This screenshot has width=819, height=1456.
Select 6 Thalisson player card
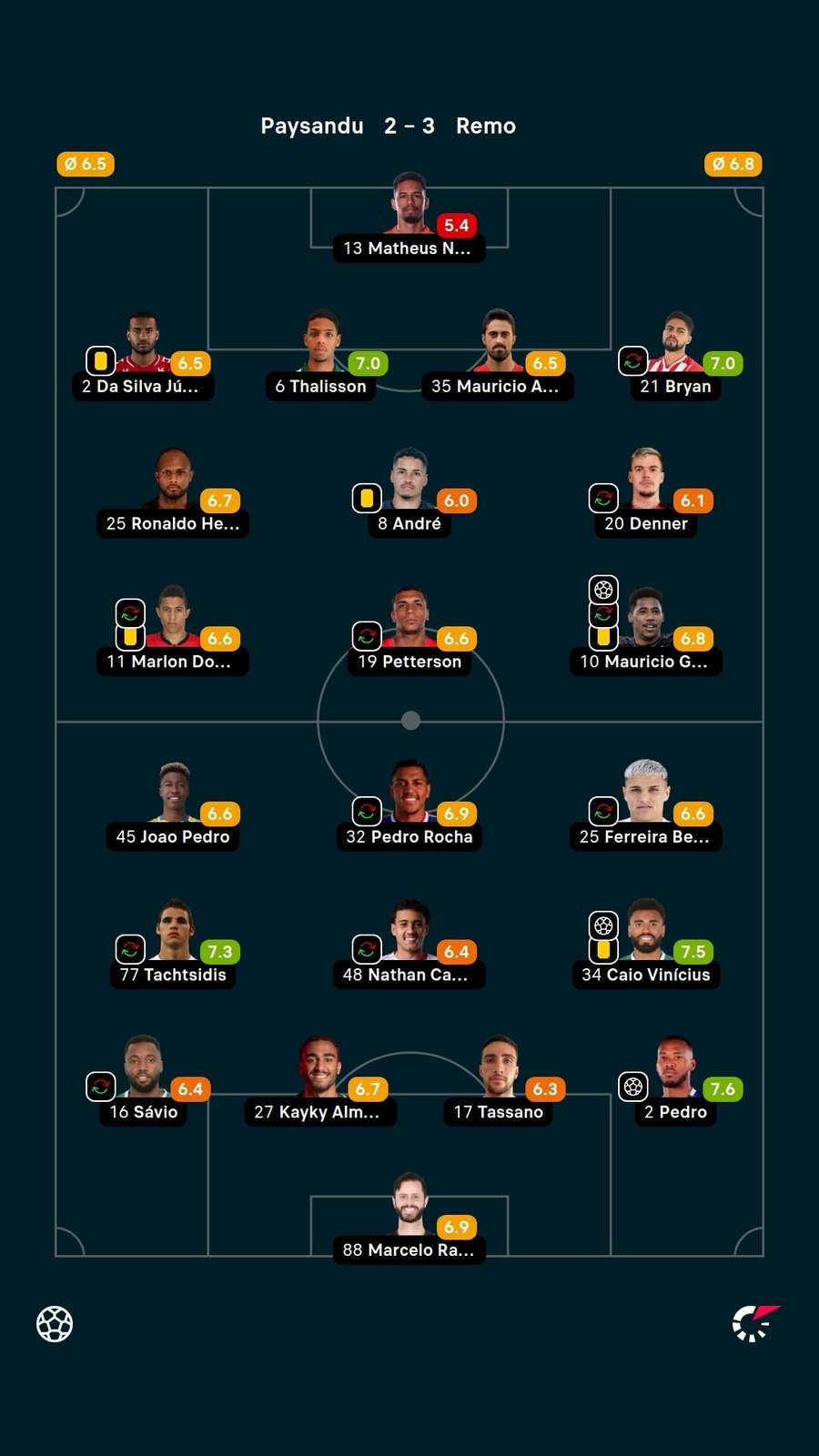point(321,357)
